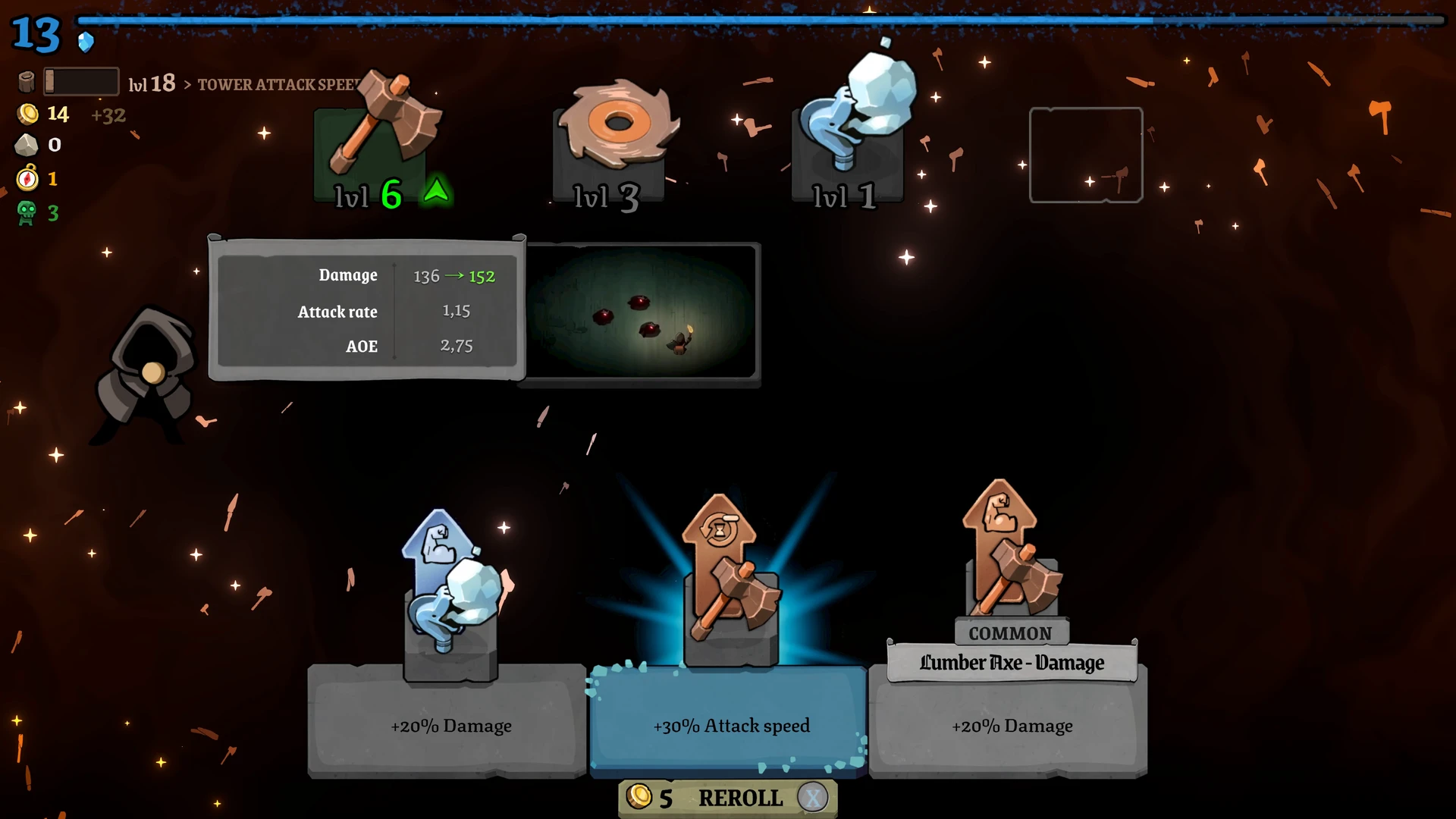Click the empty fourth weapon slot
The height and width of the screenshot is (819, 1456).
coord(1085,155)
